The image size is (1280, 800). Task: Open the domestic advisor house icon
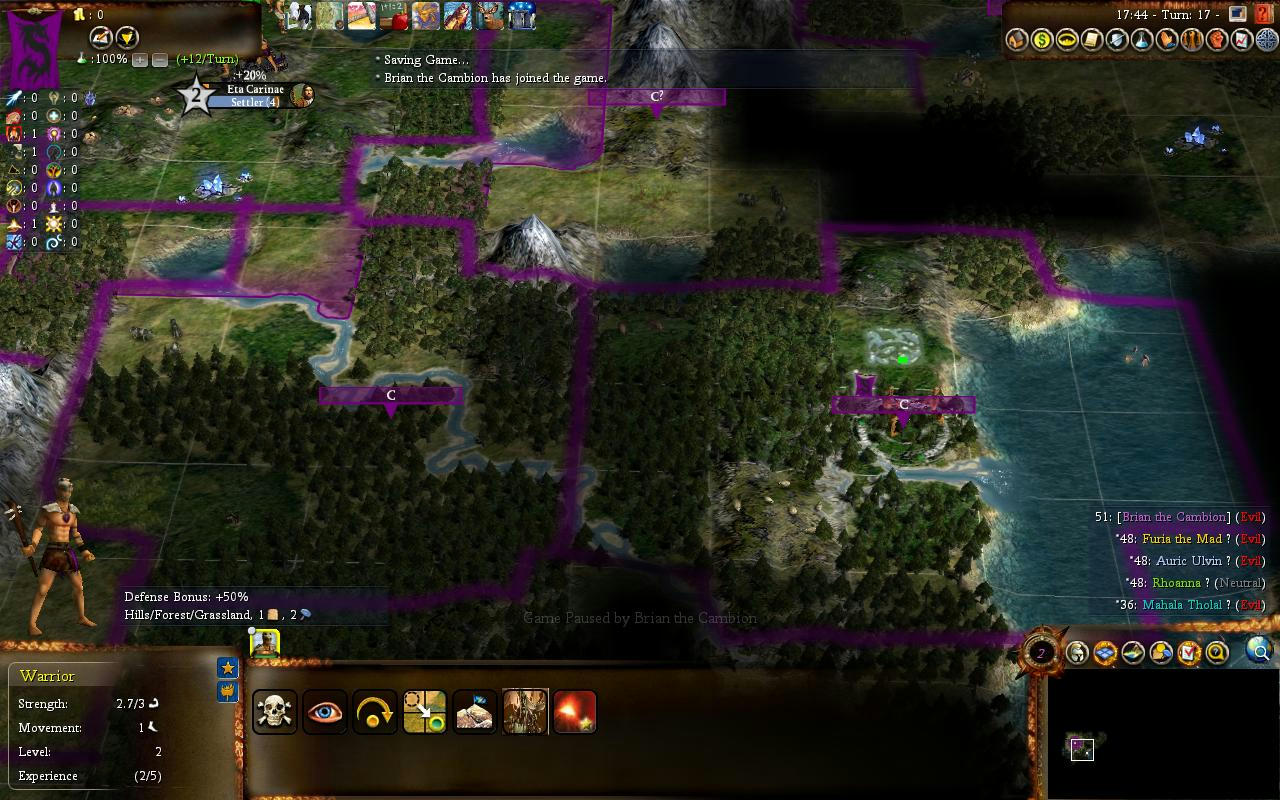pos(1016,40)
